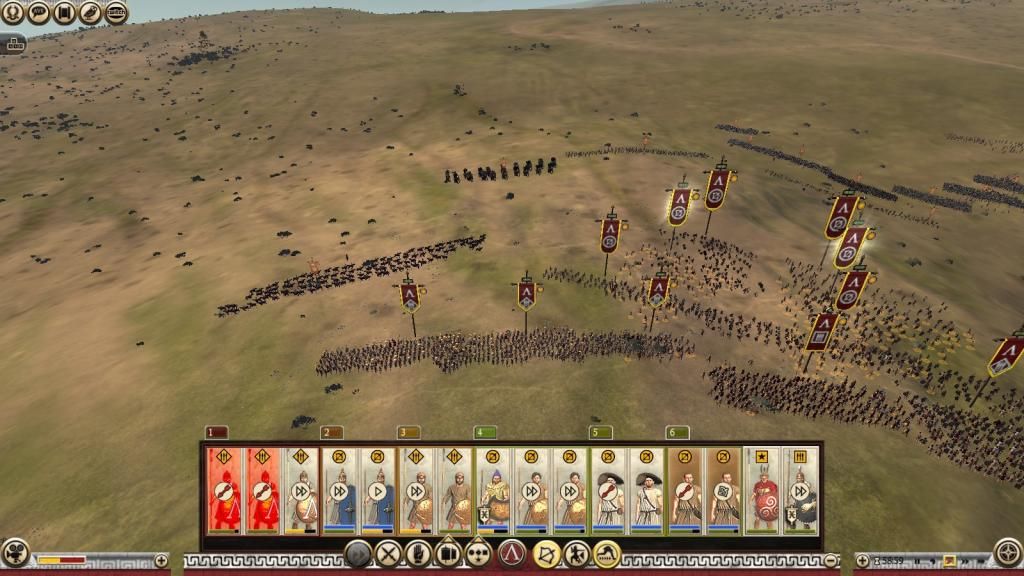Select unit group 1 tab
Screen dimensions: 1024x576
coord(216,433)
